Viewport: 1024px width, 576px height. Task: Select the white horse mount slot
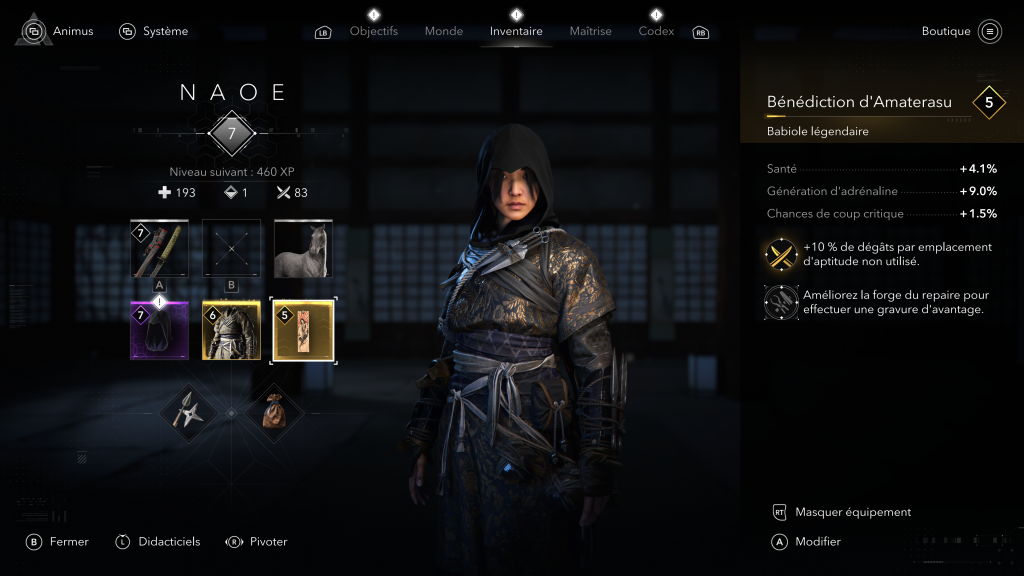303,249
